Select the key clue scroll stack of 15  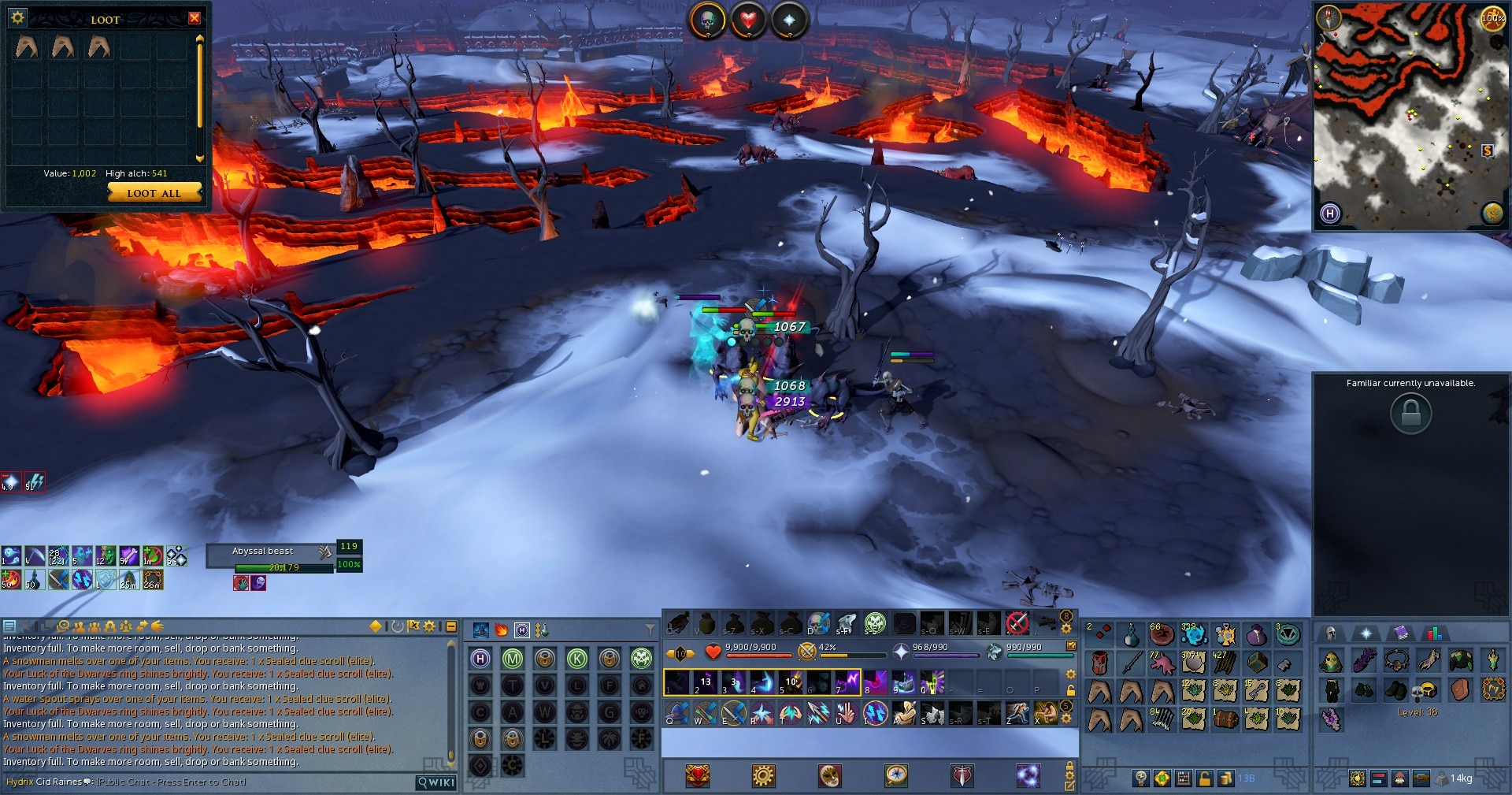pos(1257,691)
